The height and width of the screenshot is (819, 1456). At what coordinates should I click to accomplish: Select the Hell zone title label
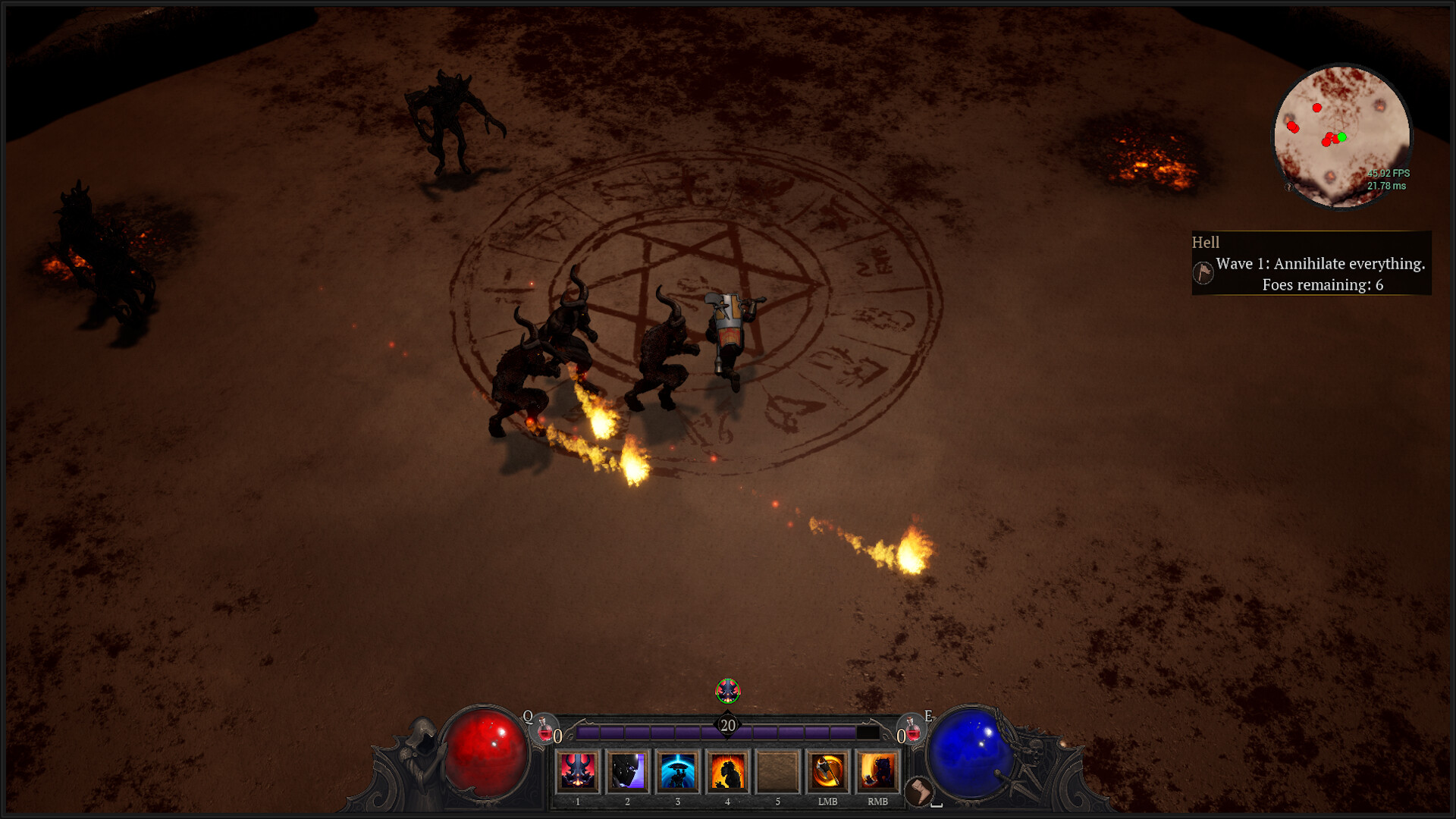click(x=1207, y=243)
